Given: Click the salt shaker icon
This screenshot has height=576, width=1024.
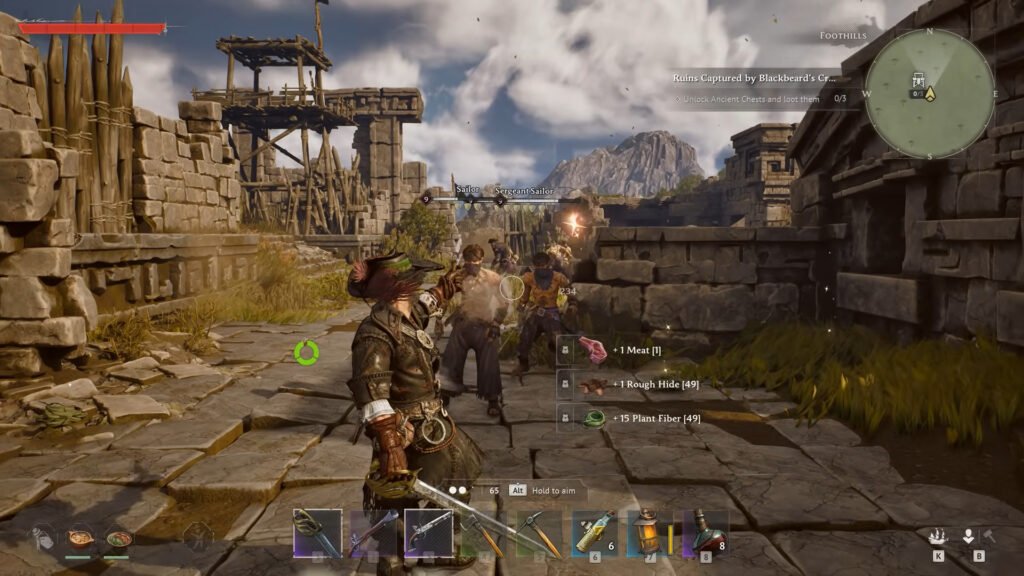Looking at the screenshot, I should click(x=40, y=539).
